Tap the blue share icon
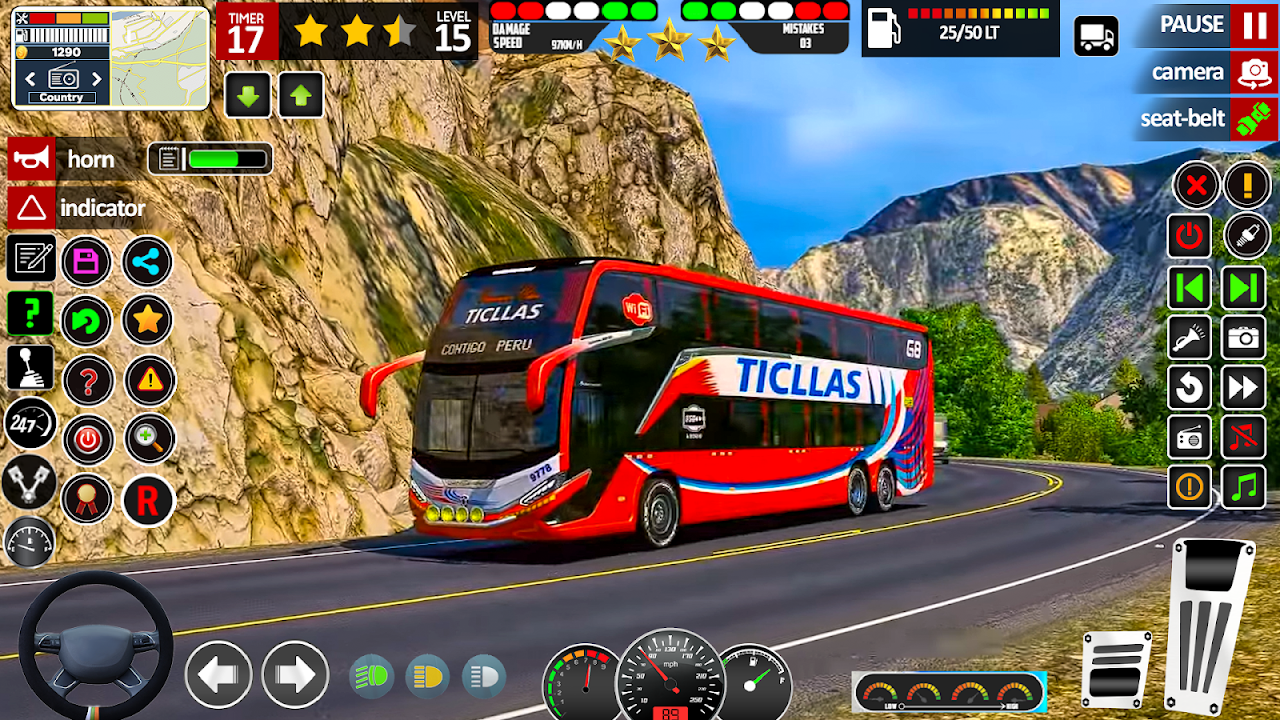1280x720 pixels. click(x=147, y=263)
